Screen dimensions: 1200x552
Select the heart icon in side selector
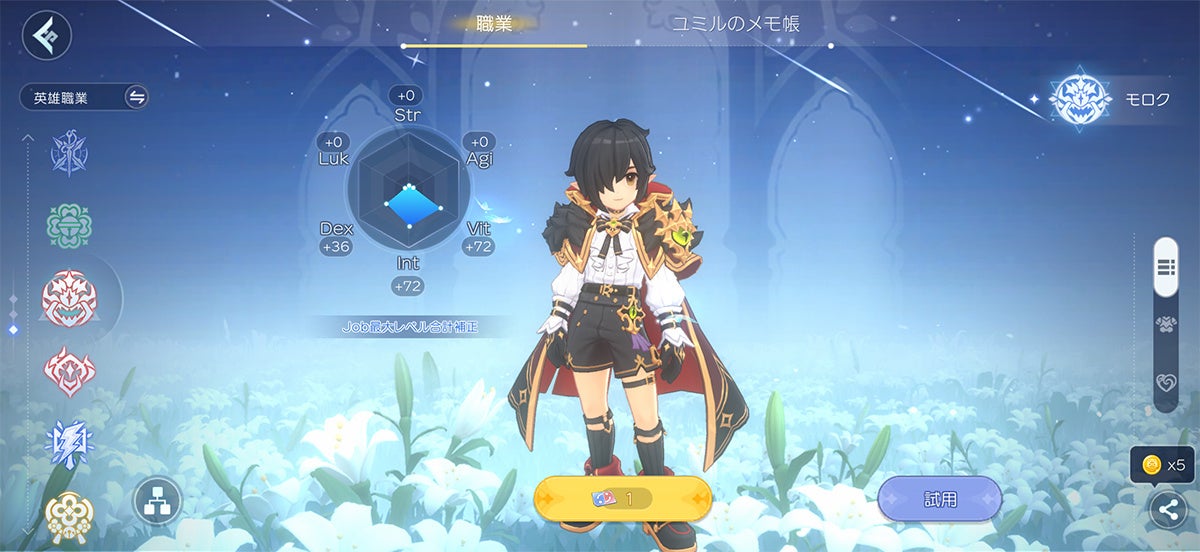pos(1165,383)
